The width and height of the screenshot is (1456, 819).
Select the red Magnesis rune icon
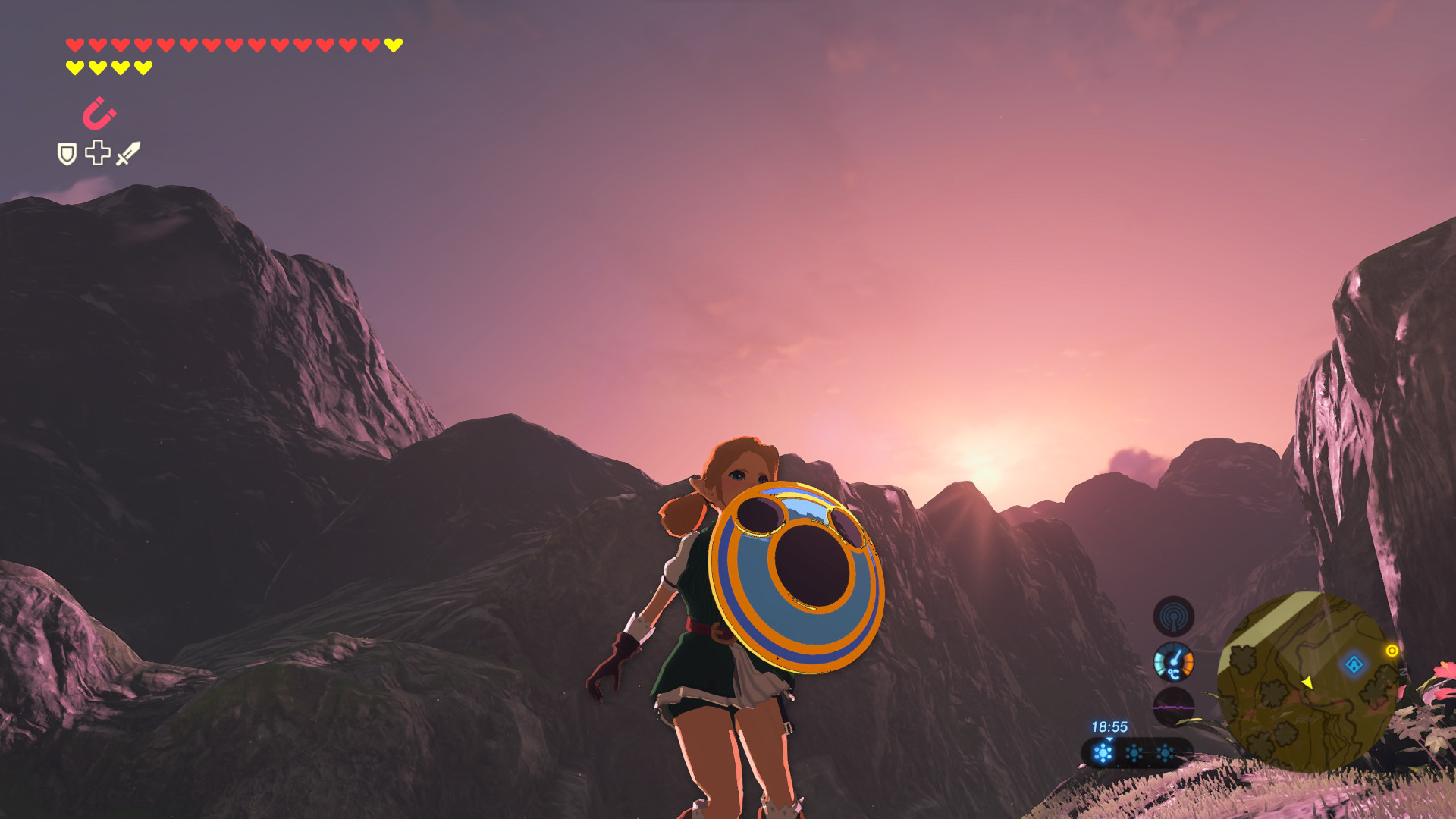(99, 112)
